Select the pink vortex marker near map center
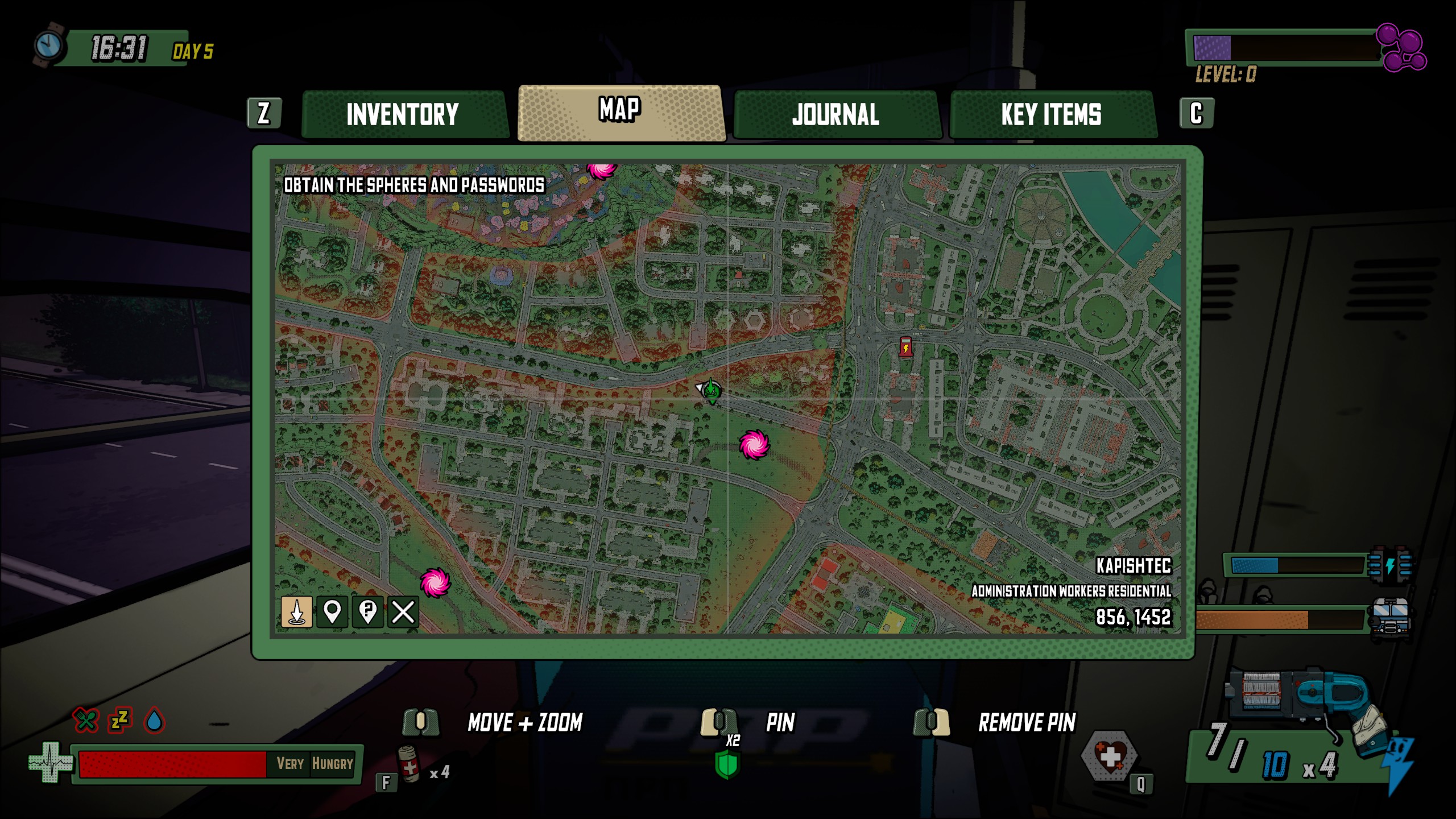Screen dimensions: 1456x819 coord(754,444)
